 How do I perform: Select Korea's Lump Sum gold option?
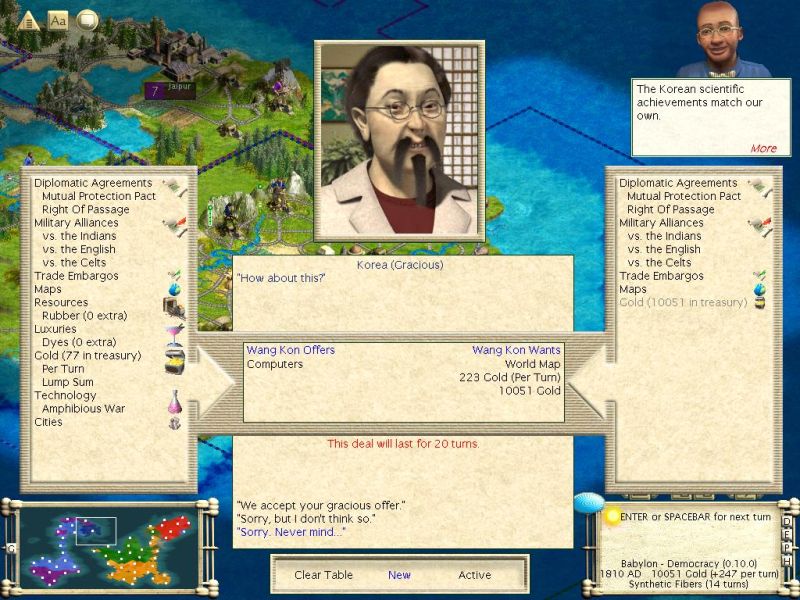pyautogui.click(x=65, y=381)
